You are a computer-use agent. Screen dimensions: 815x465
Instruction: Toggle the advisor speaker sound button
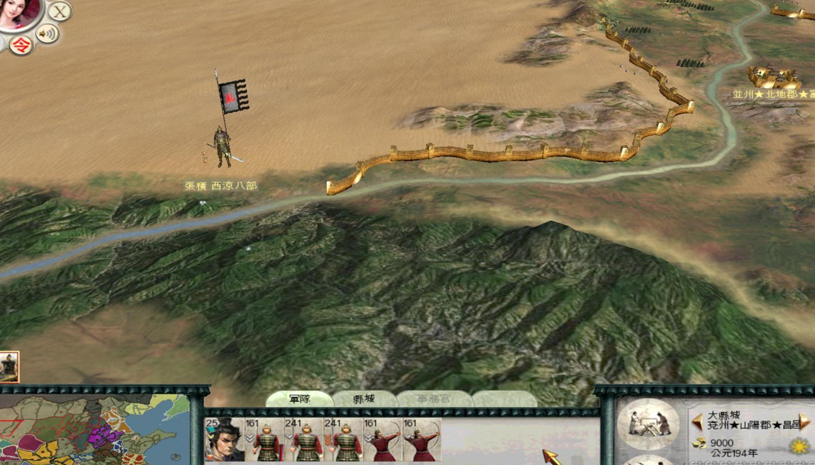(x=47, y=35)
